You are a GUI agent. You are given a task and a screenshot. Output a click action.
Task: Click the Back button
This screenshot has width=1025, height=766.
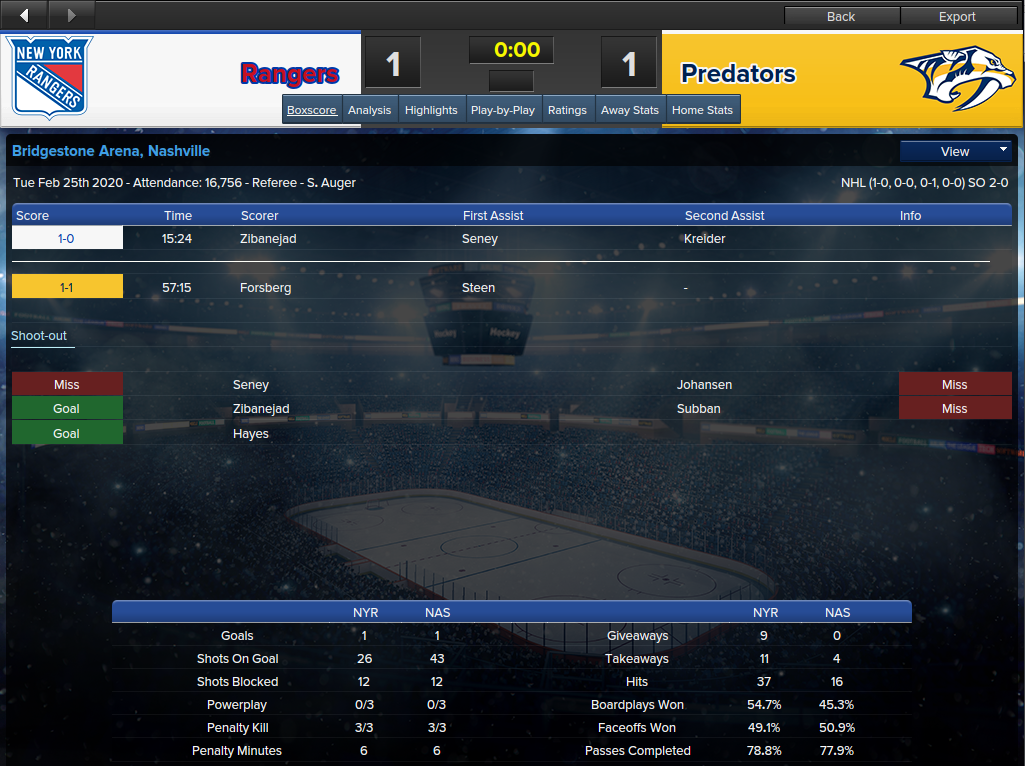[841, 16]
